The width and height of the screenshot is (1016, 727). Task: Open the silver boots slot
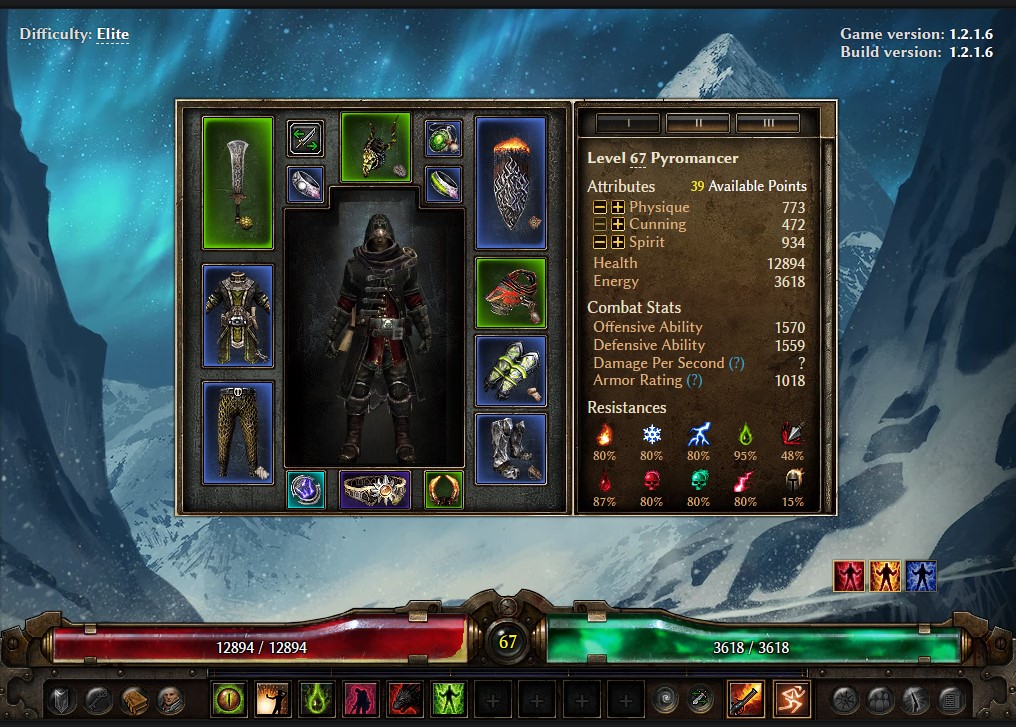click(x=510, y=448)
